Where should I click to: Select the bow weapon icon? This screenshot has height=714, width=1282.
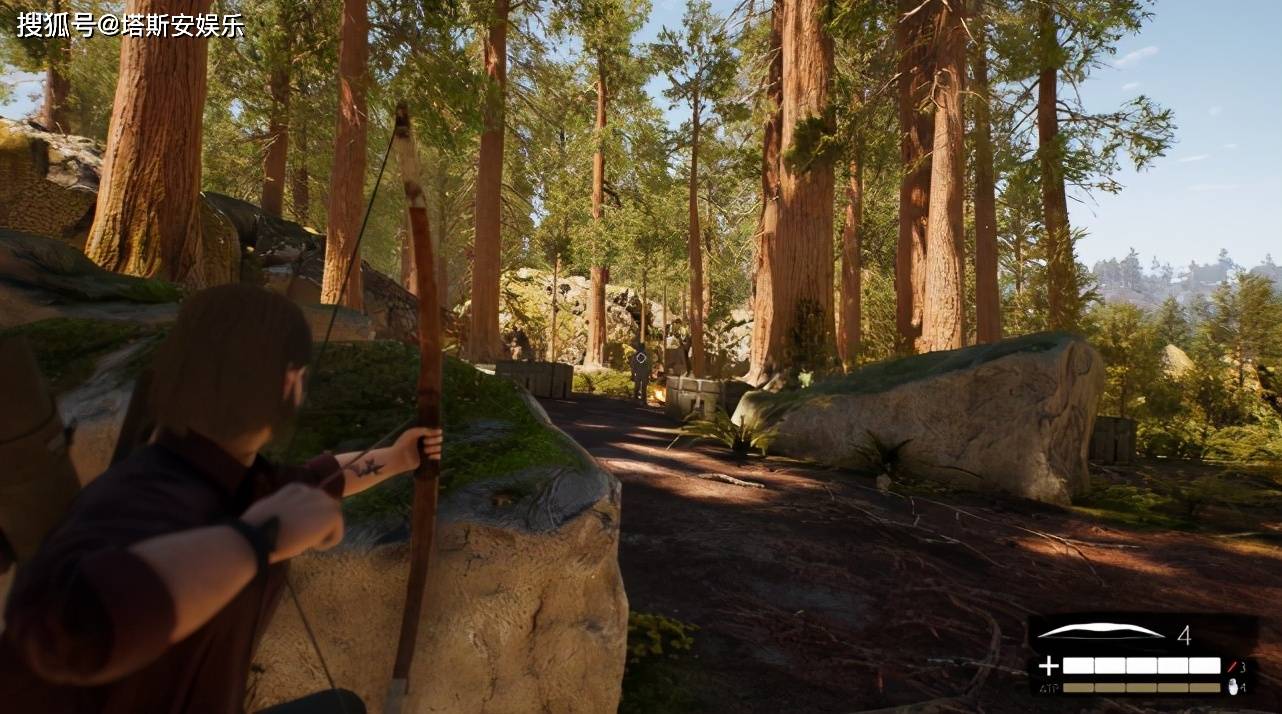click(1100, 631)
